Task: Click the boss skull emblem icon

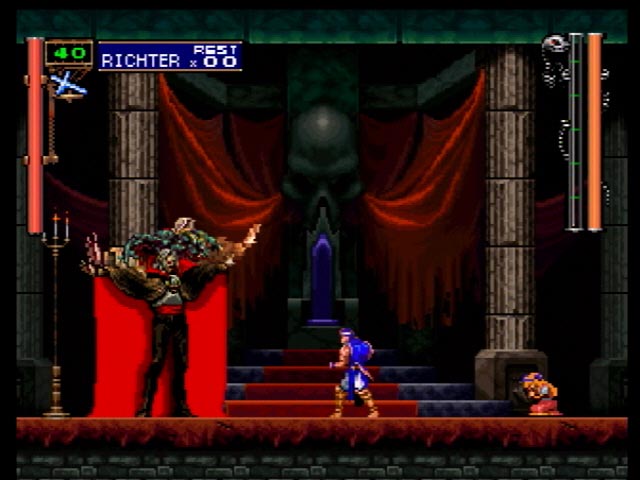Action: pos(555,44)
